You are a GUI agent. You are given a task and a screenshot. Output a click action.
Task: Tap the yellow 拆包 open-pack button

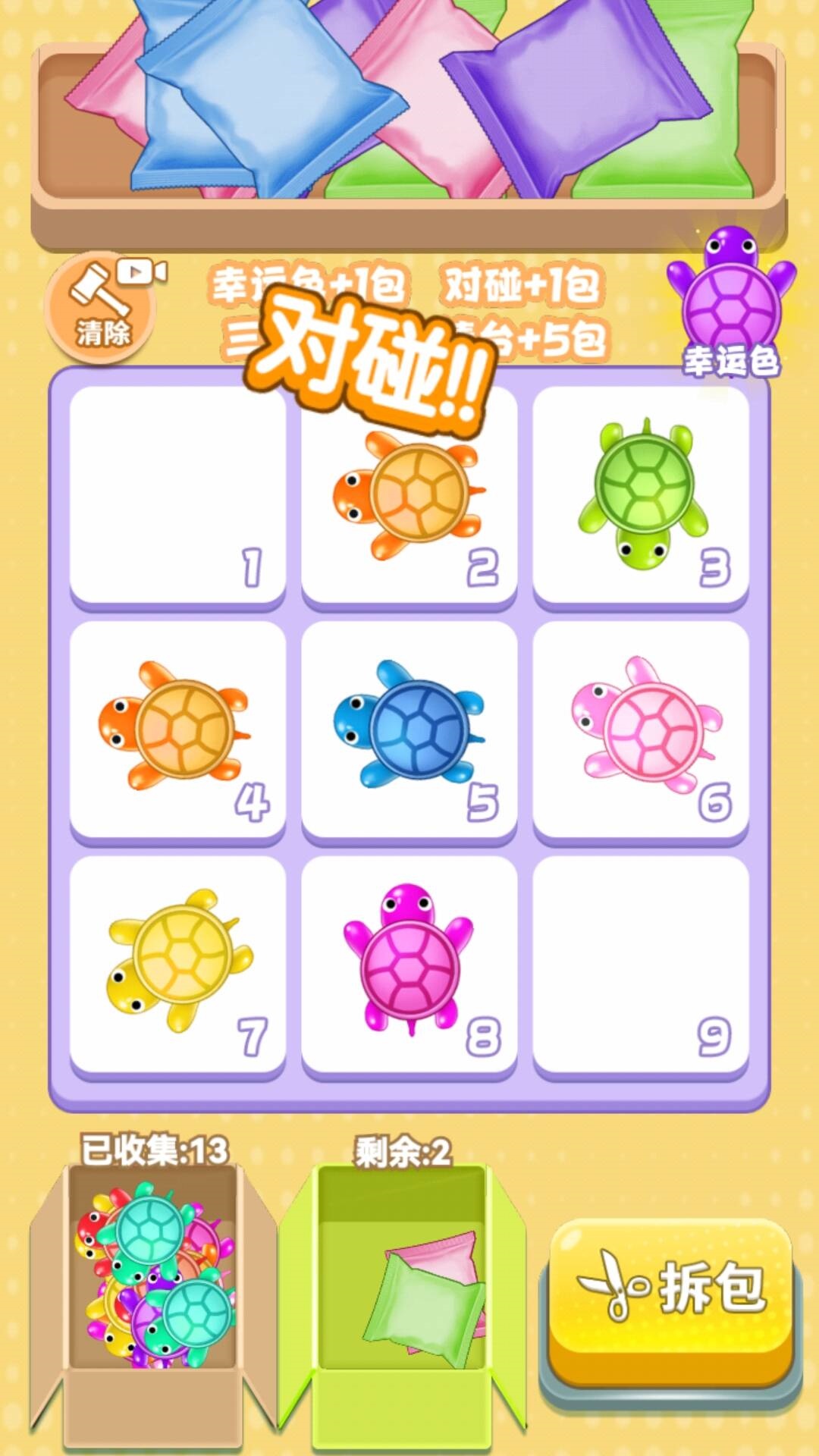(x=670, y=1288)
